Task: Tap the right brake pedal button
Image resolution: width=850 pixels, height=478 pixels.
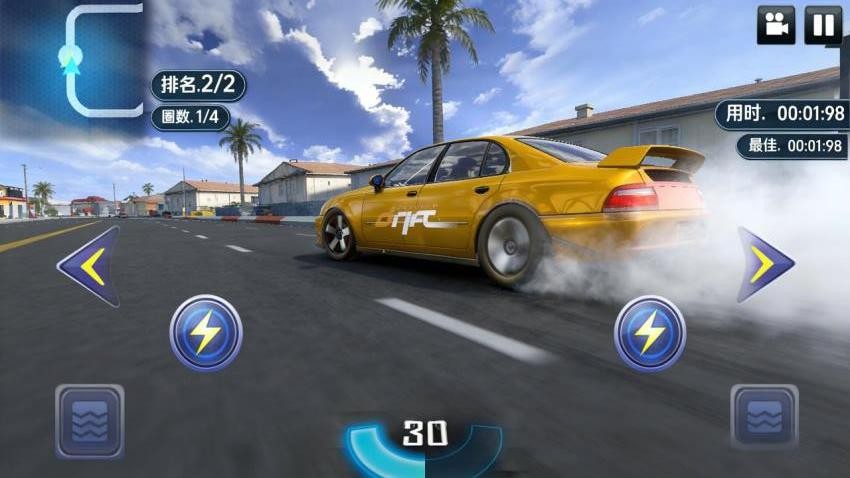Action: [764, 417]
